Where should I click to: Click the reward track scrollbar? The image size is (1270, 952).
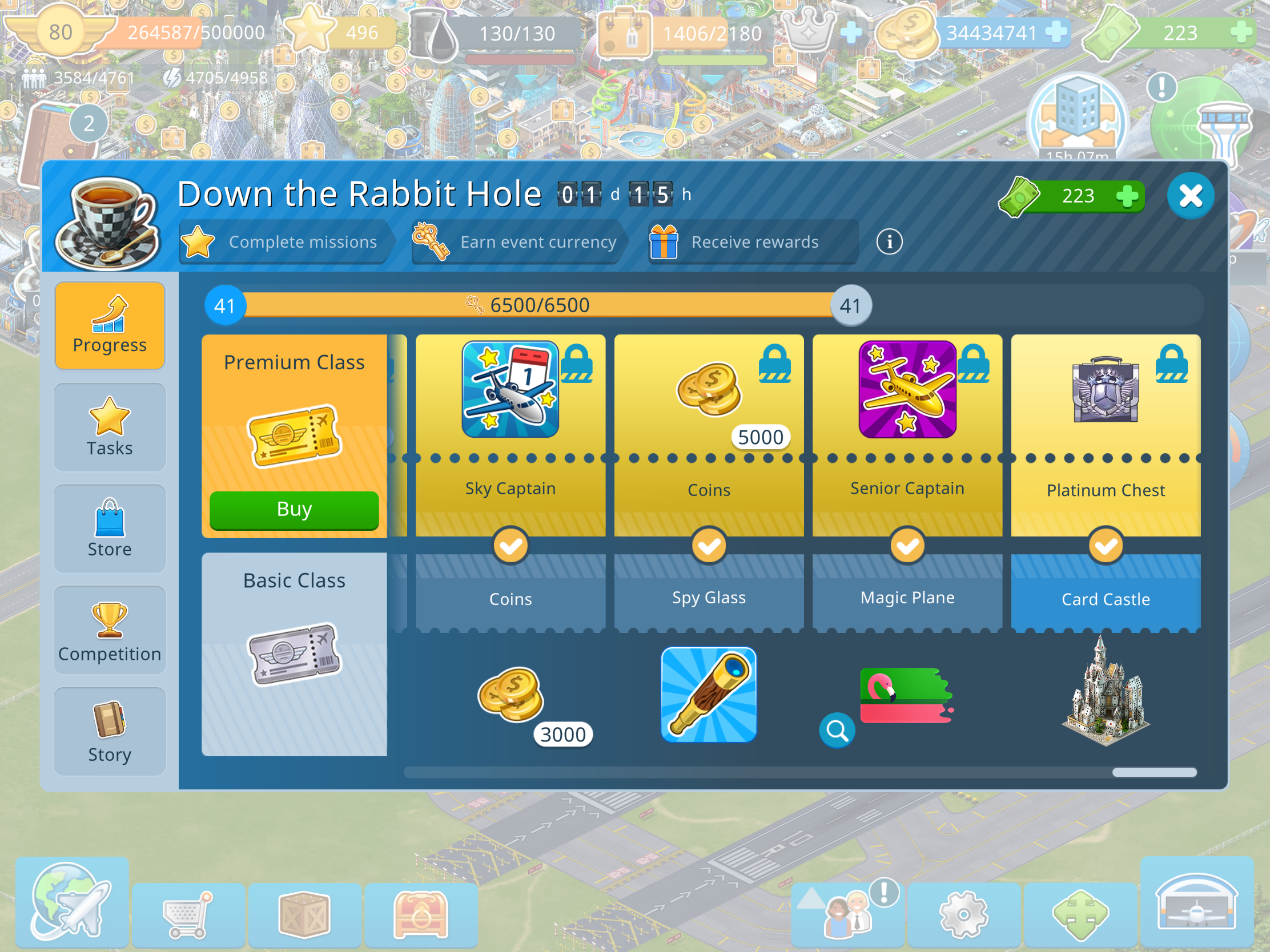point(1154,772)
